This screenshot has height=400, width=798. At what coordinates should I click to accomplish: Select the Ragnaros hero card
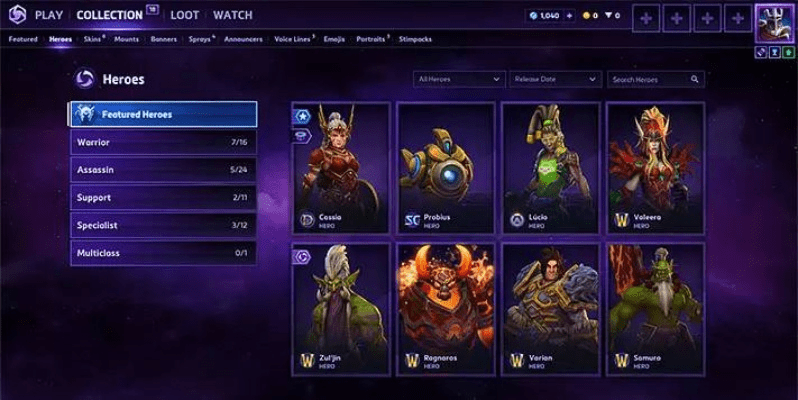445,308
